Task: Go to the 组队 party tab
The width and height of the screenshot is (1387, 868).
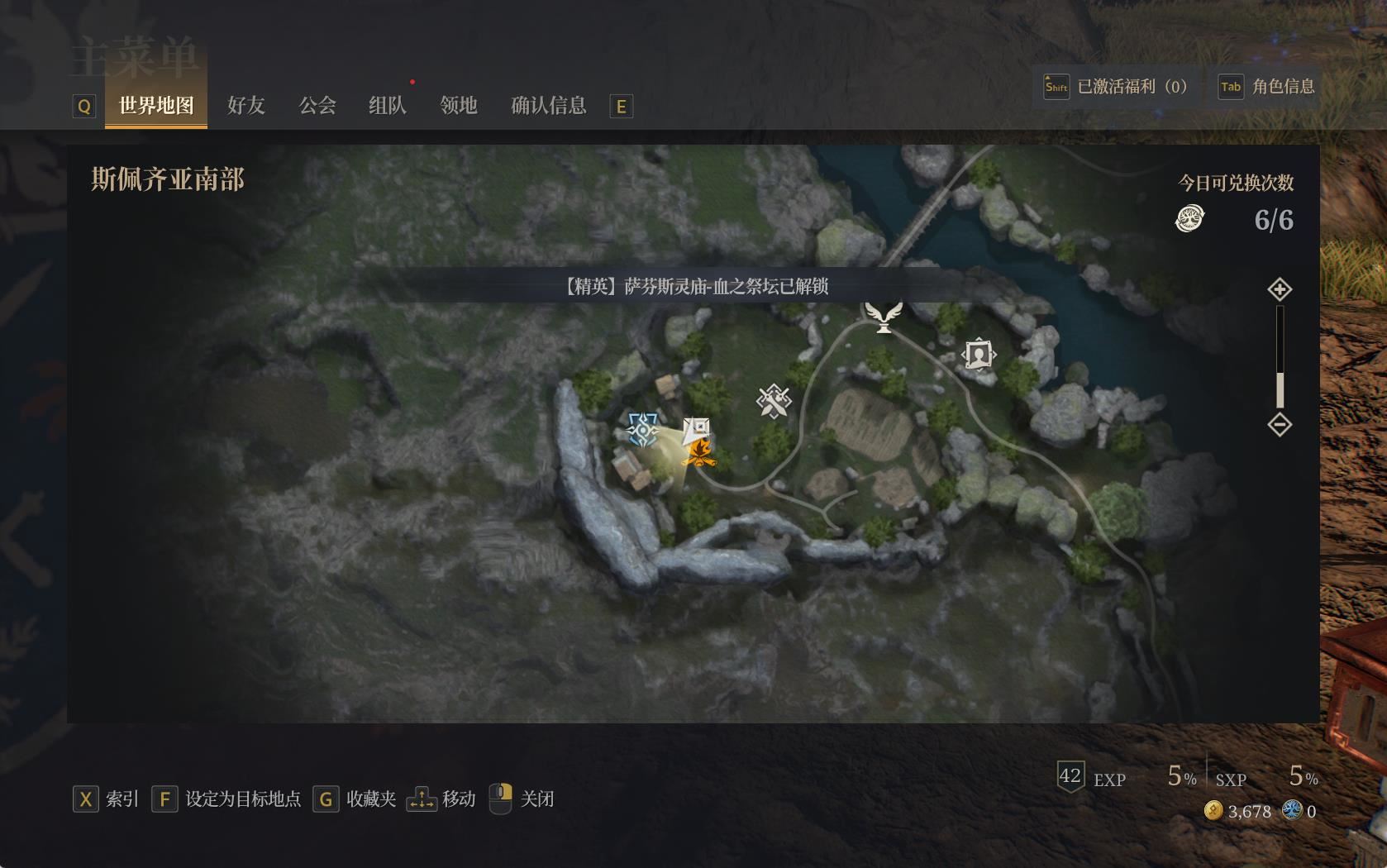Action: [388, 106]
